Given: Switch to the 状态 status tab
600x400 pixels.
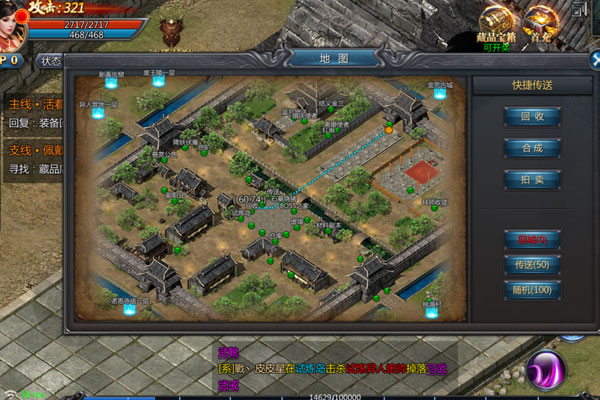Looking at the screenshot, I should pos(50,61).
